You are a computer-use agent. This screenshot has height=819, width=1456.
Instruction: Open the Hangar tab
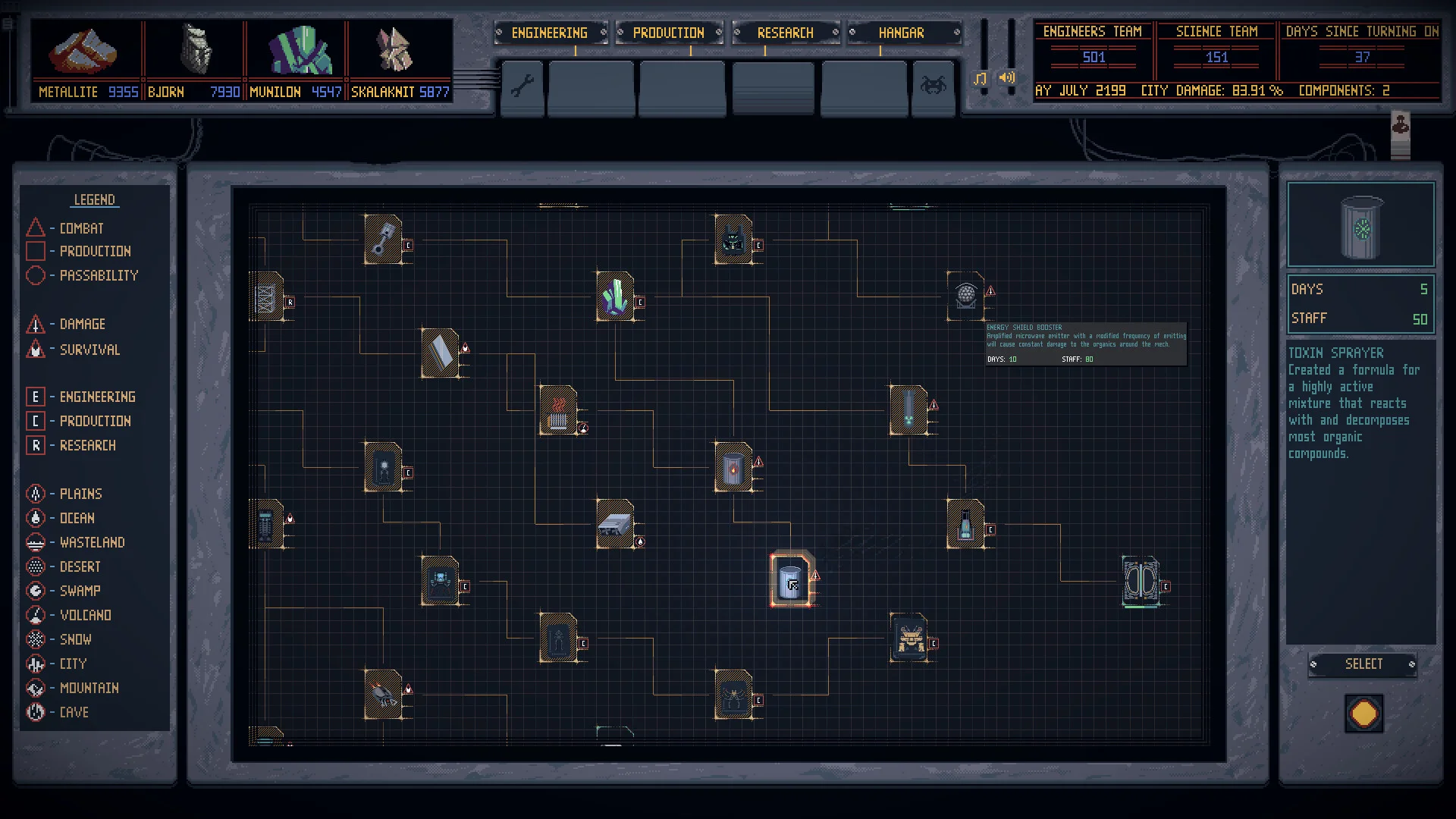[x=901, y=33]
